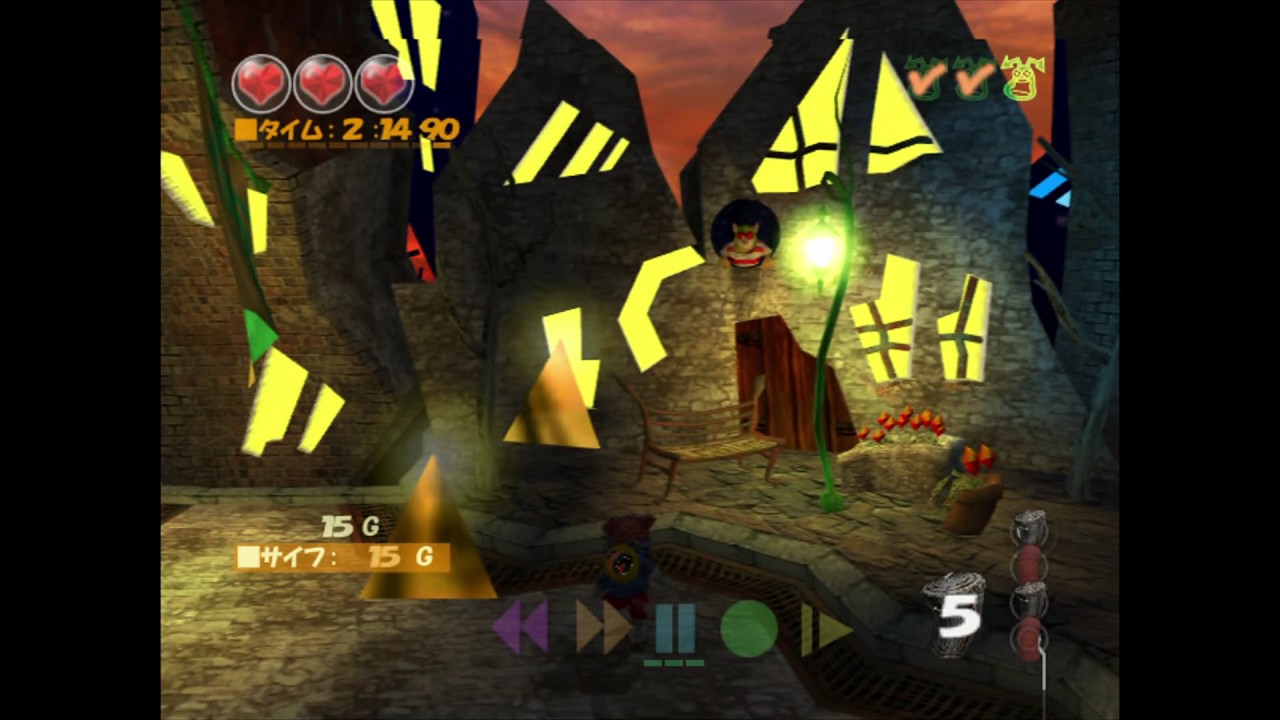Click the green circle stop control
1280x720 pixels.
[x=748, y=625]
